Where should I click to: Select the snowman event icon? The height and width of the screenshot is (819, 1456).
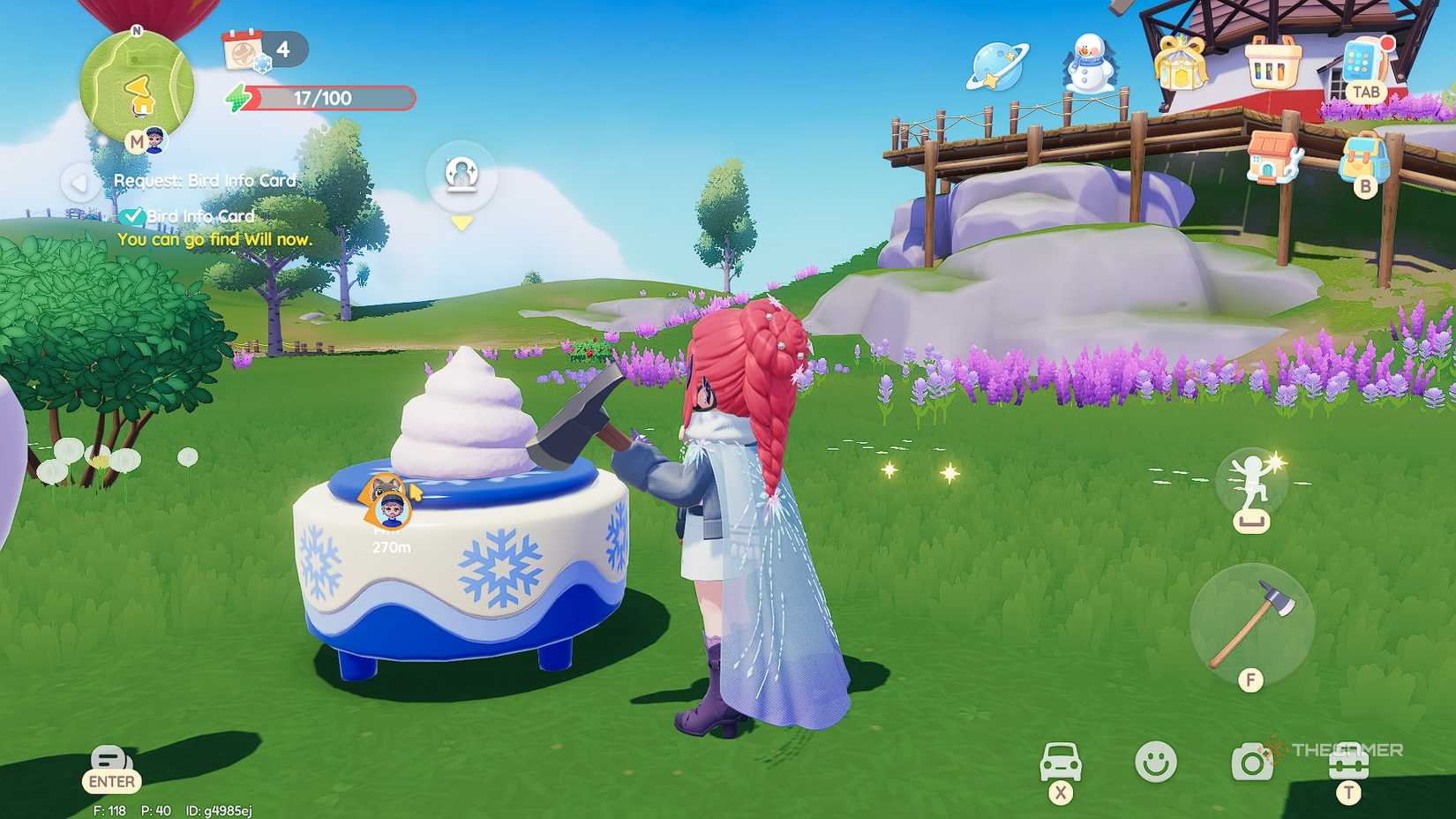tap(1091, 64)
